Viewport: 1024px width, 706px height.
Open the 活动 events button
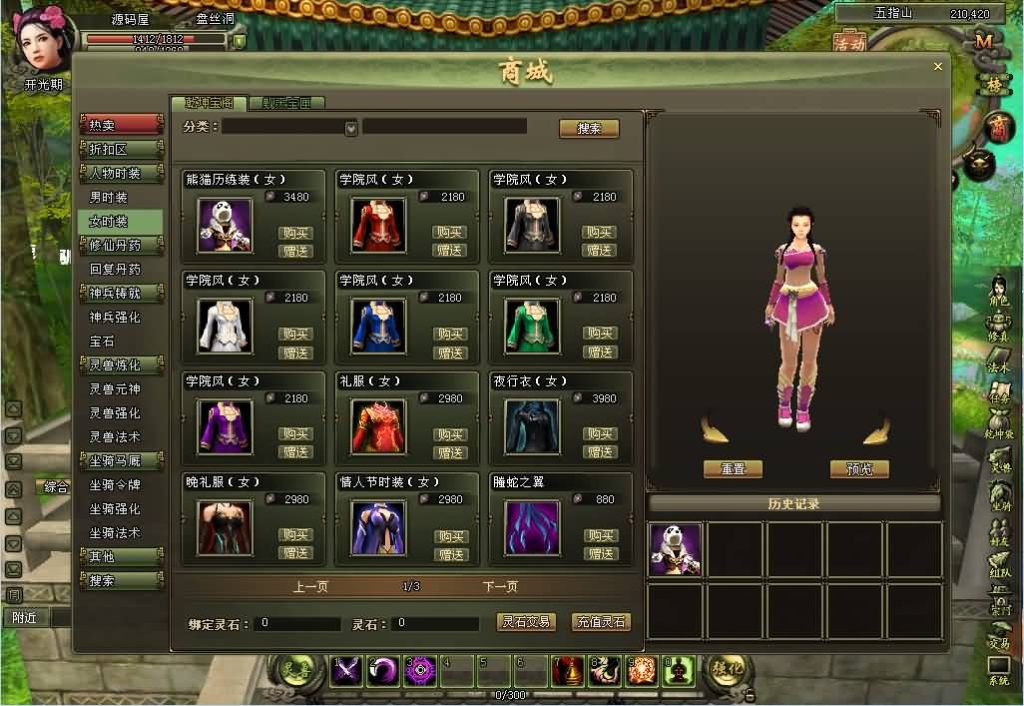(849, 44)
